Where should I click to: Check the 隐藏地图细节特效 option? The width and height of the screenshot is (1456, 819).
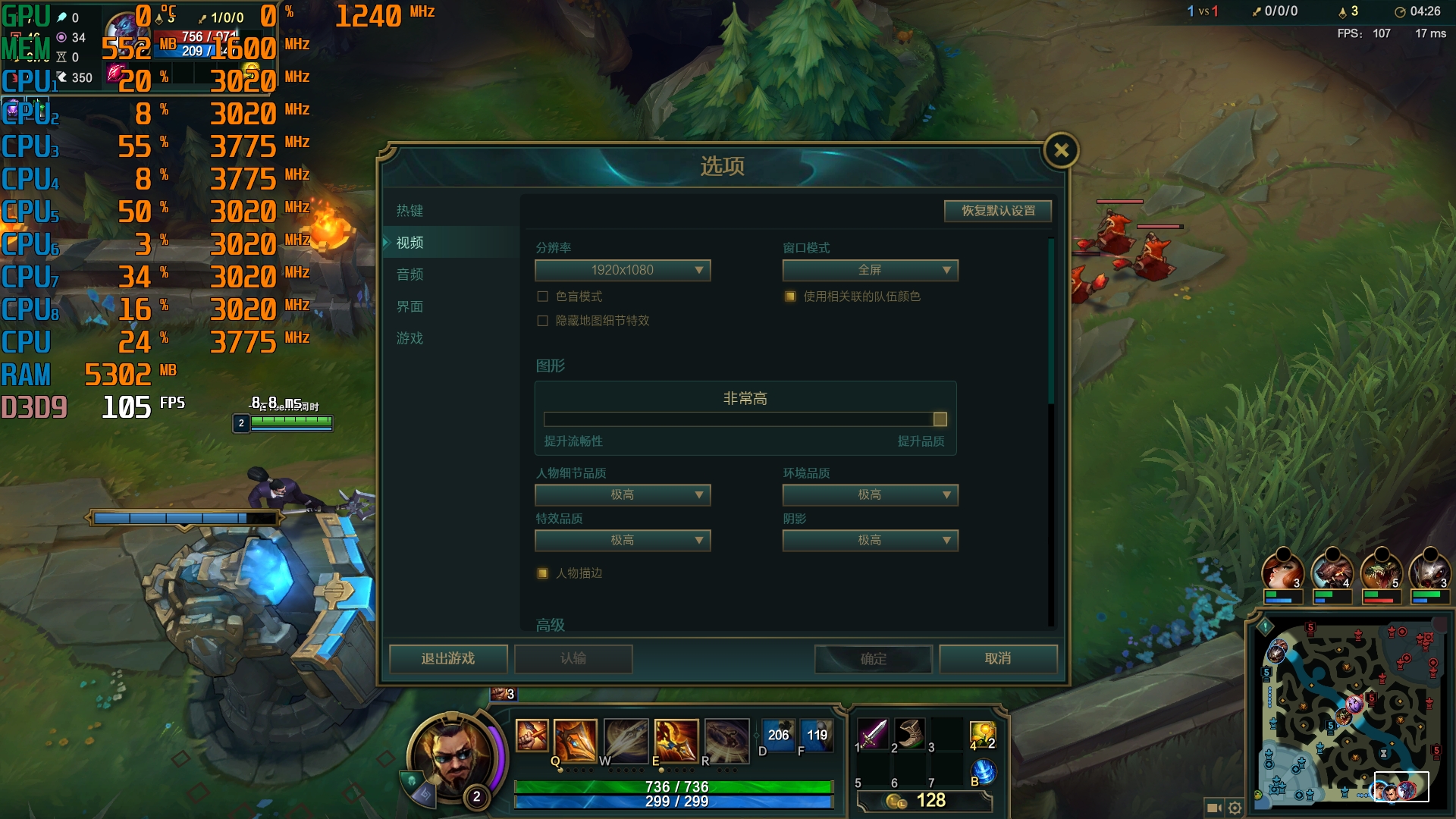coord(541,321)
